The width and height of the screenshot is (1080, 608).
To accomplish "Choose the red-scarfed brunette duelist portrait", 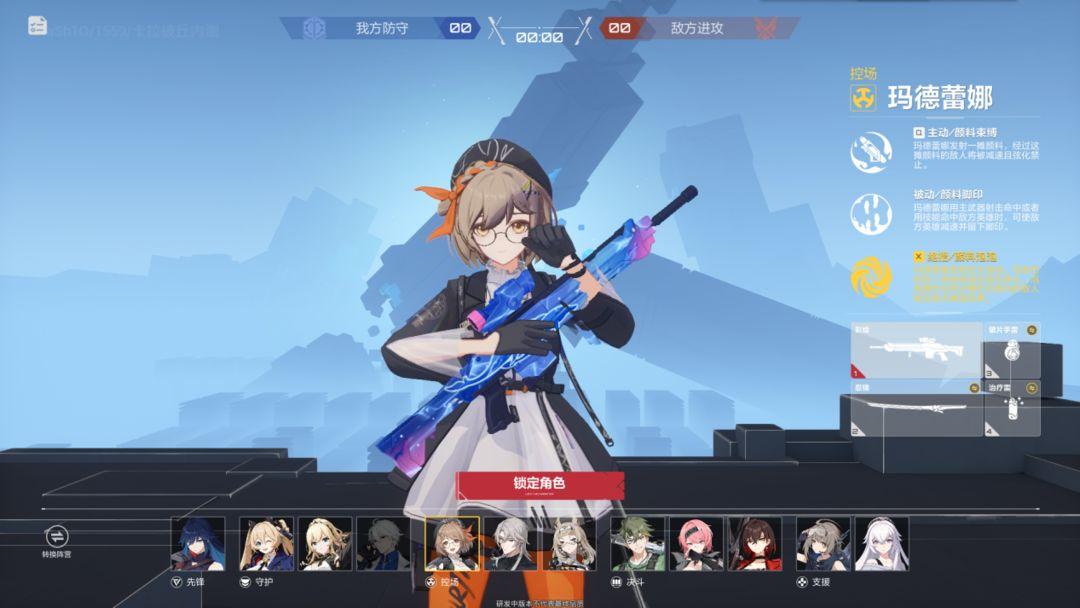I will tap(755, 544).
